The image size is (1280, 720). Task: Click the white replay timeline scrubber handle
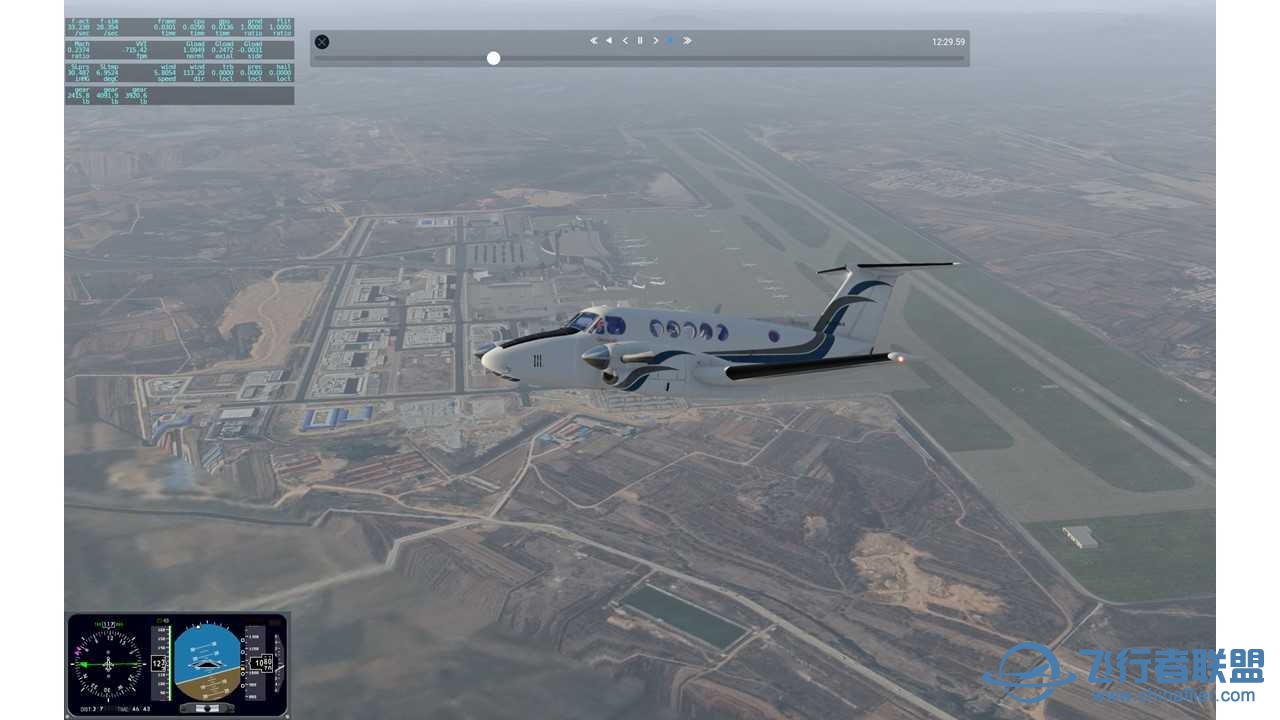[x=493, y=58]
